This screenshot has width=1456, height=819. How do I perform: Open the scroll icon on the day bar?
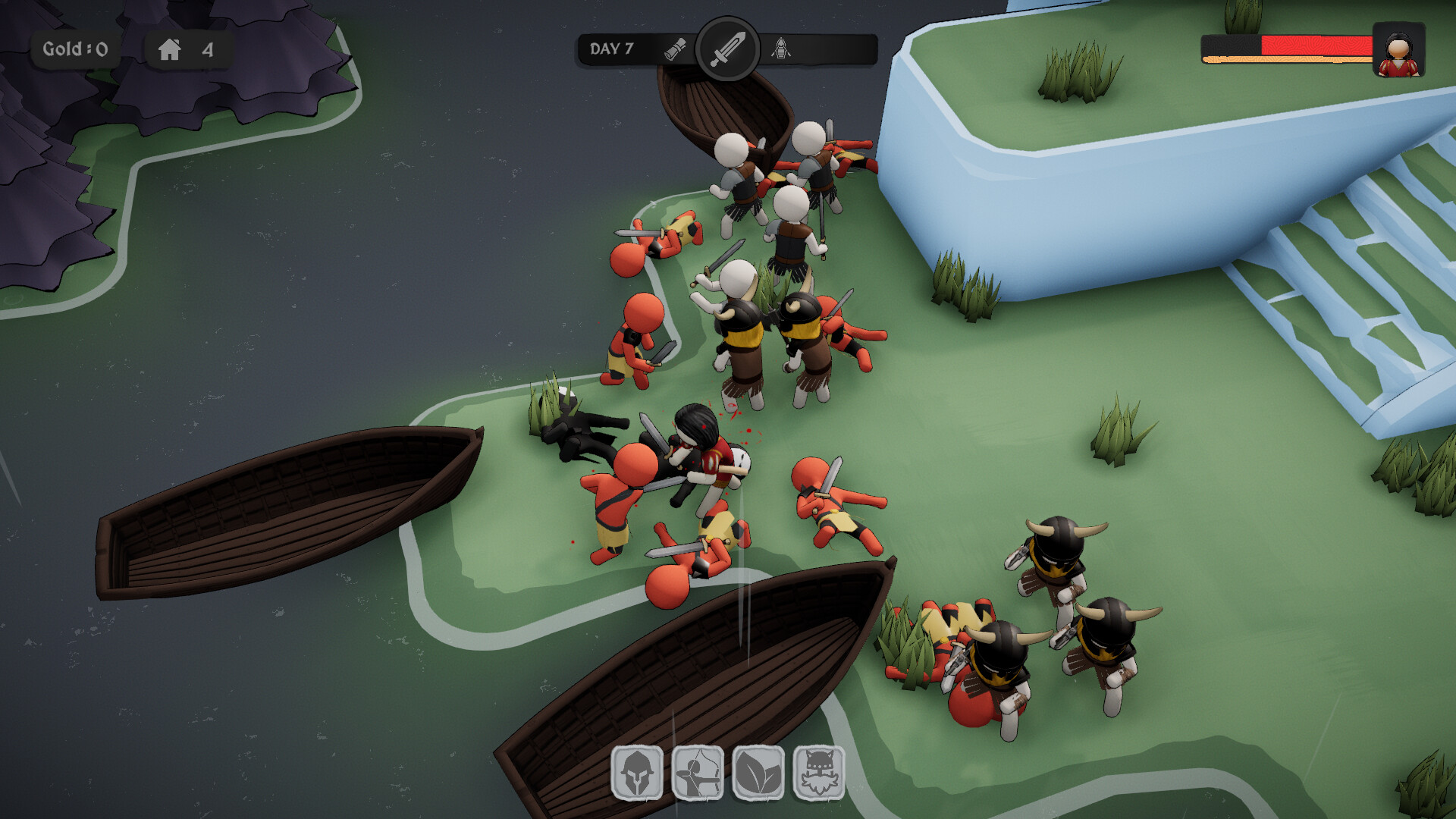tap(675, 49)
